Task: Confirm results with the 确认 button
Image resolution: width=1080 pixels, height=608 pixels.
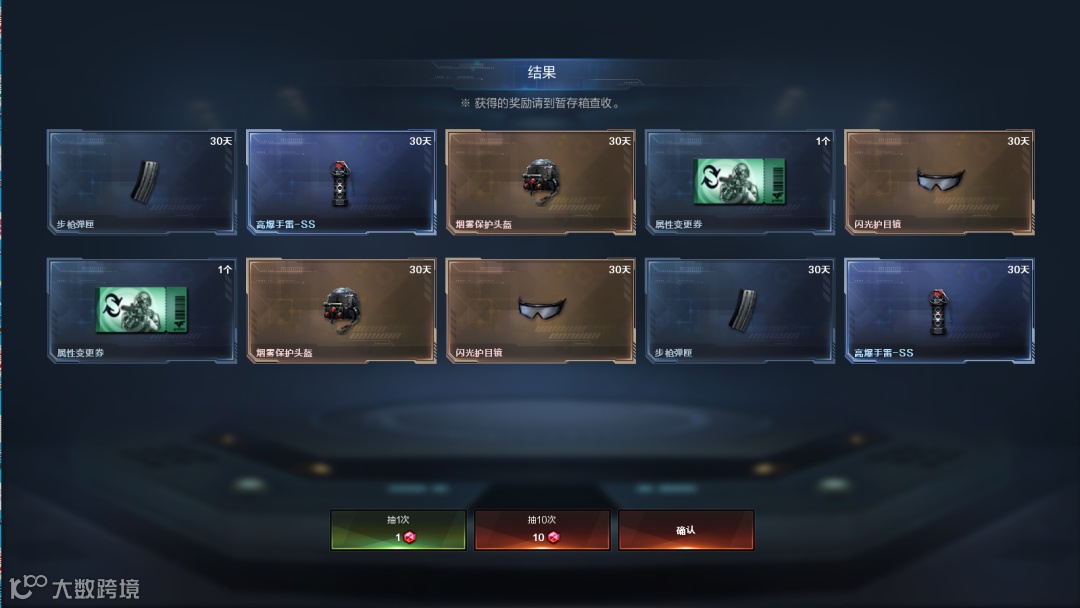Action: [686, 529]
